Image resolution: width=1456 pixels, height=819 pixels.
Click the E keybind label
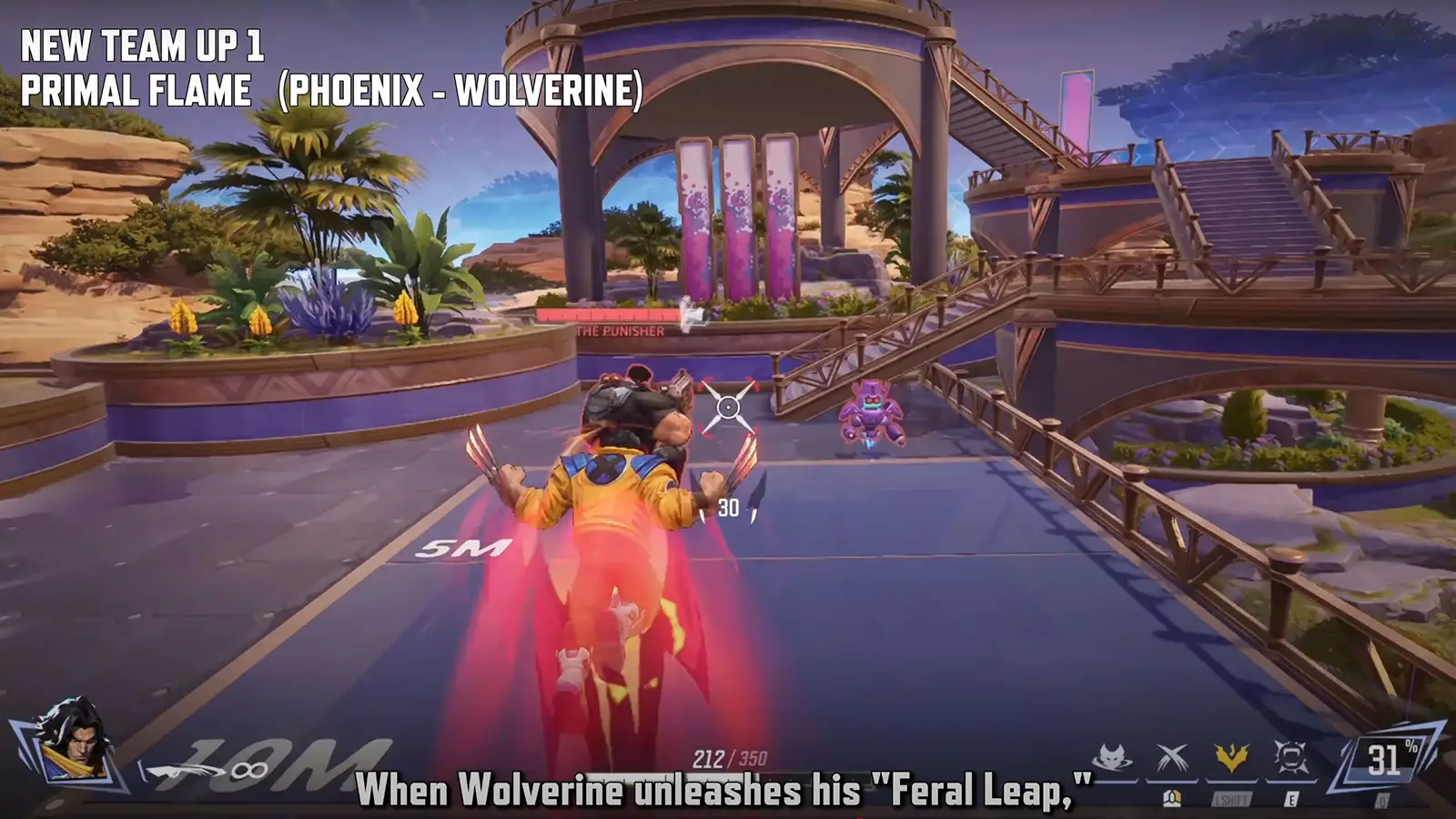(x=1291, y=799)
